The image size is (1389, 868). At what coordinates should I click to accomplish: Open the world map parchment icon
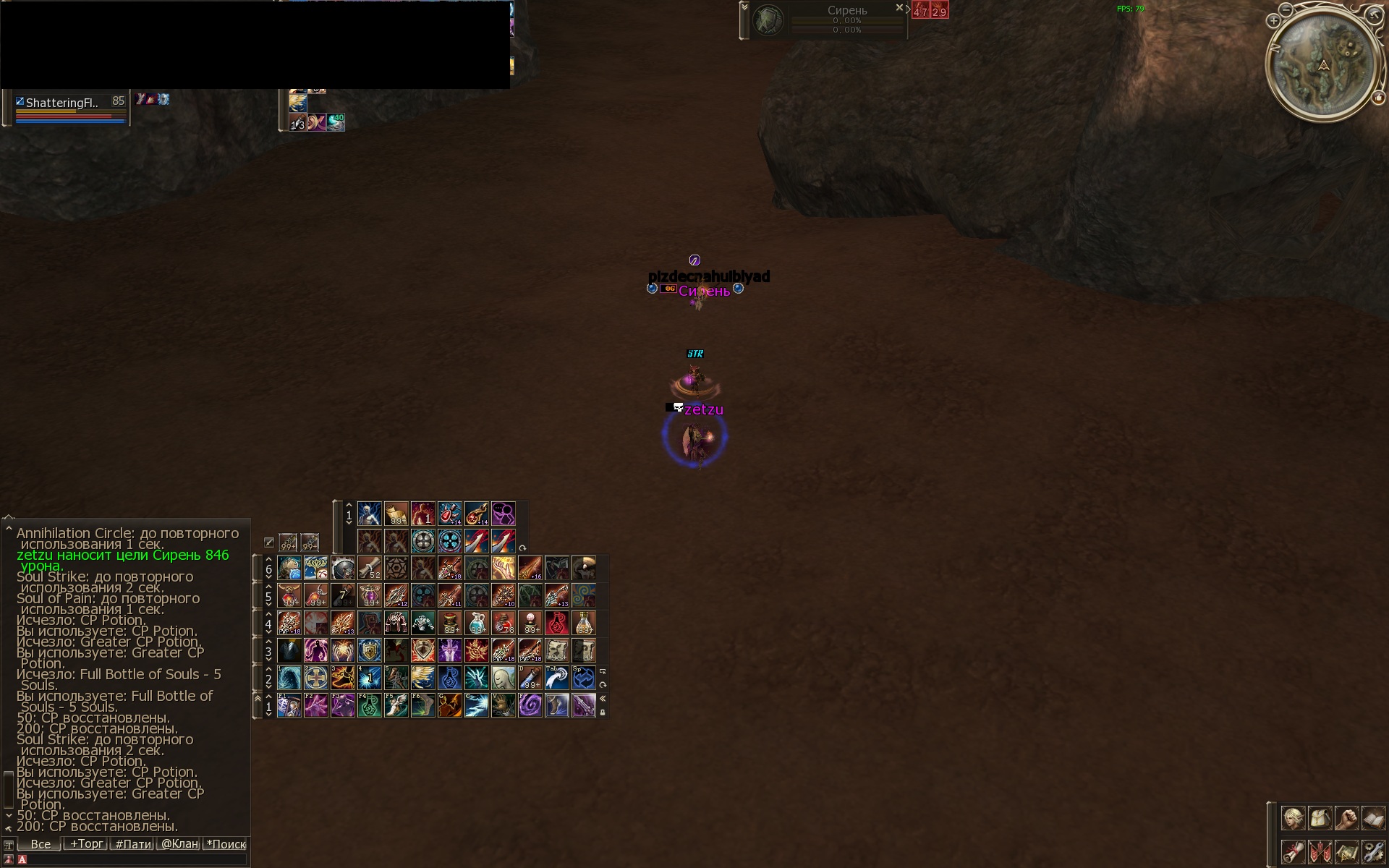(x=1346, y=851)
